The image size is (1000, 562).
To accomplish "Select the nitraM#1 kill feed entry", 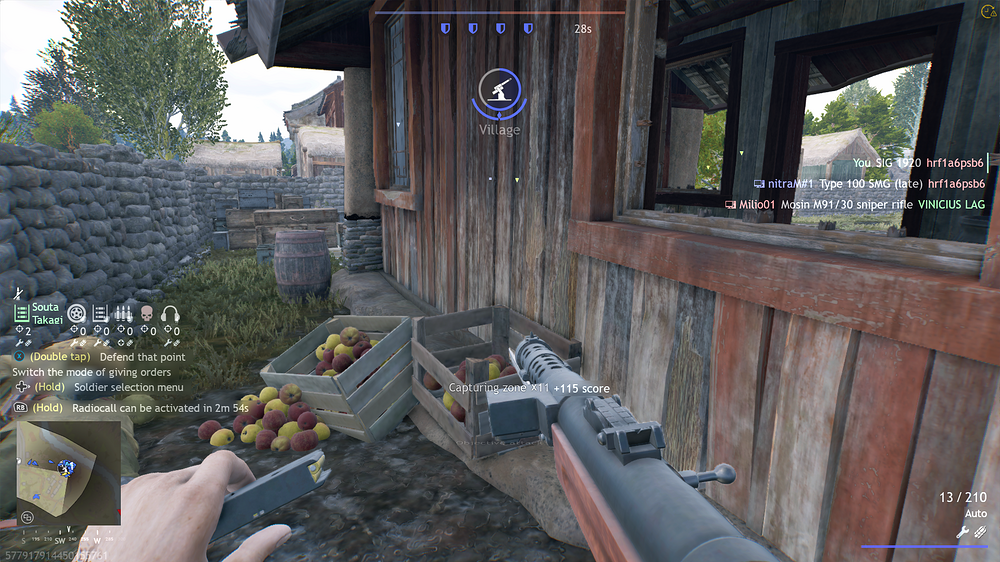I will click(869, 184).
